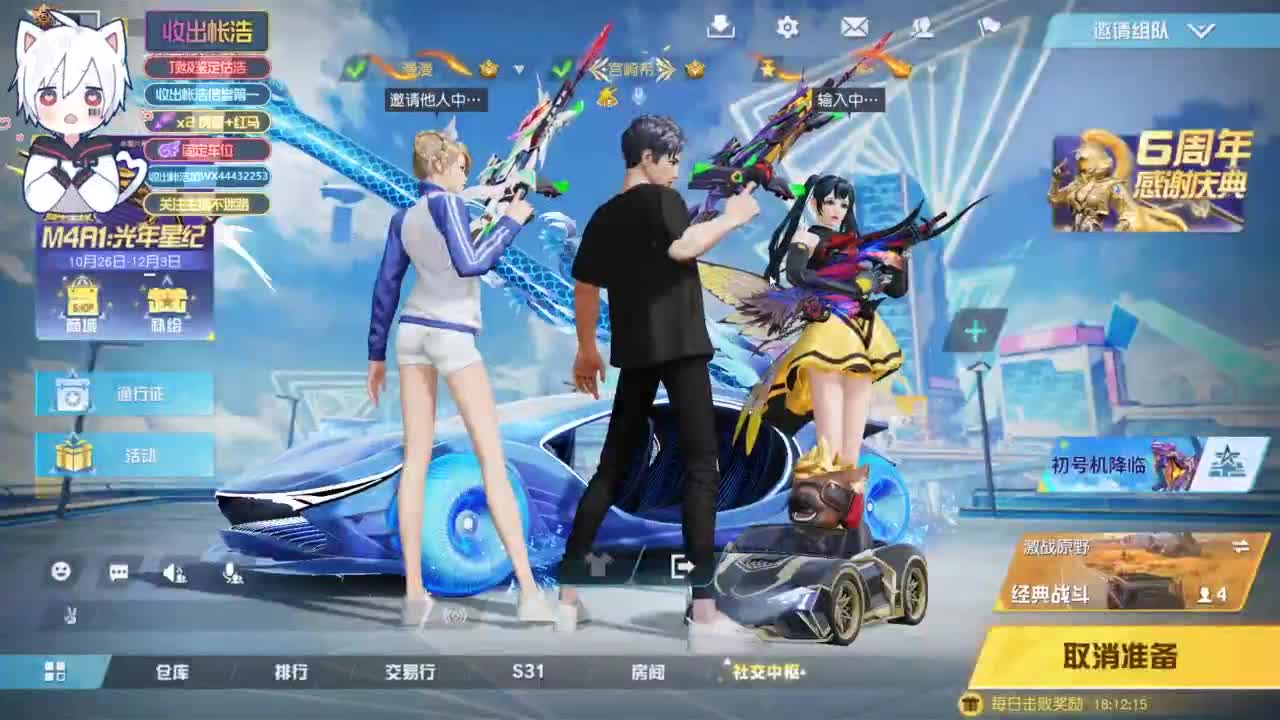Mute the speaker icon in bottom toolbar

(173, 573)
